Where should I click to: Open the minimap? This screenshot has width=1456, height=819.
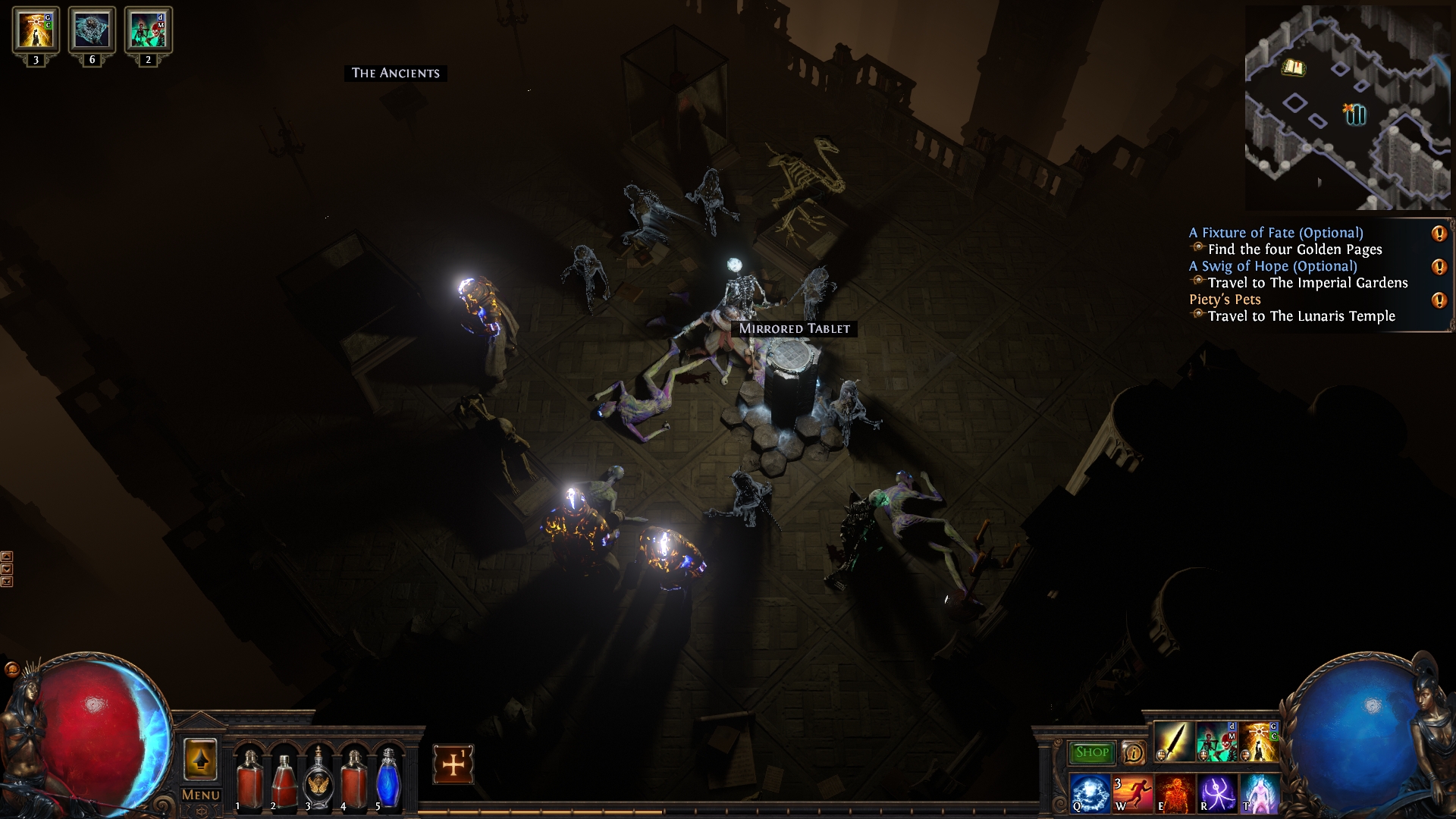click(x=1348, y=108)
